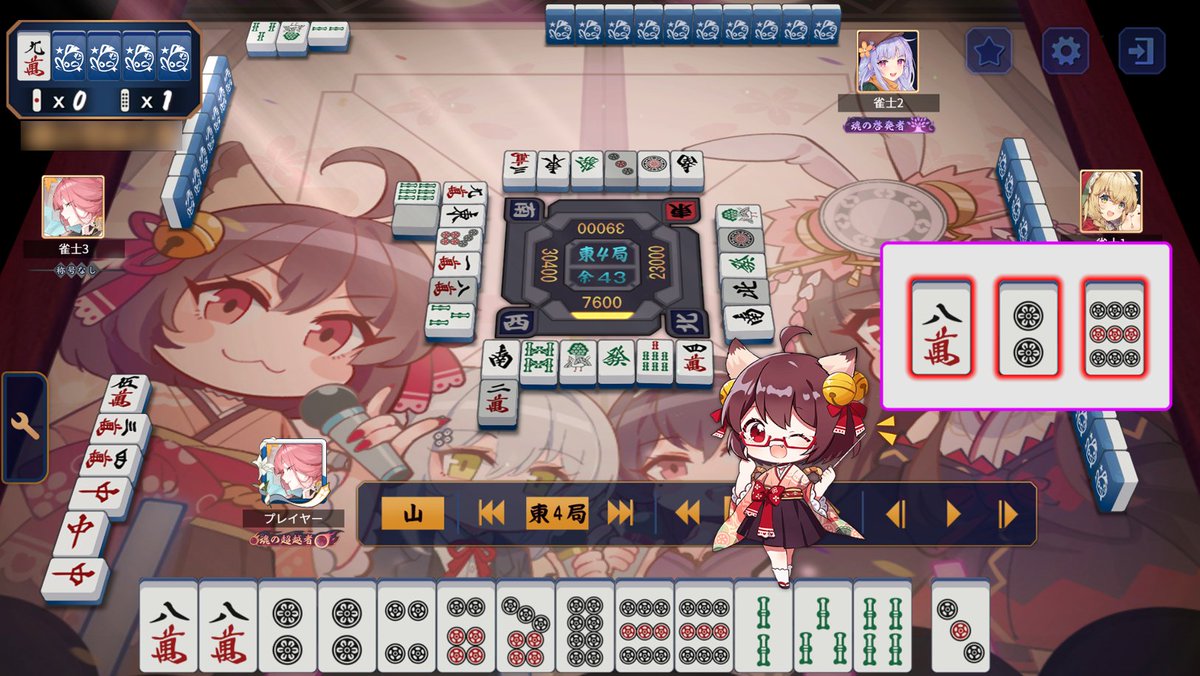The image size is (1200, 676).
Task: Choose the red-glowing 8-man suggestion tile
Action: point(941,327)
